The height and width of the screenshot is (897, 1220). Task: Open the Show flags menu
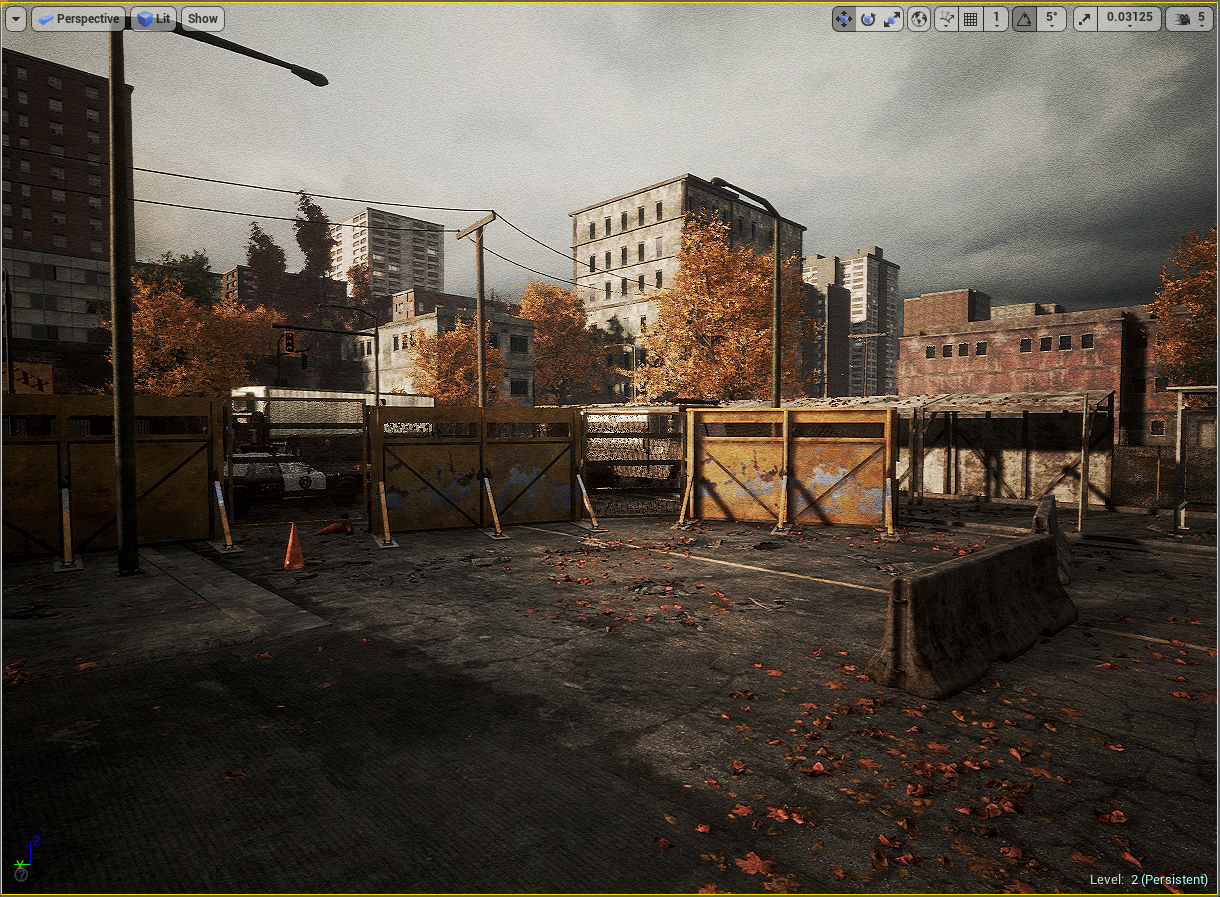[x=203, y=18]
